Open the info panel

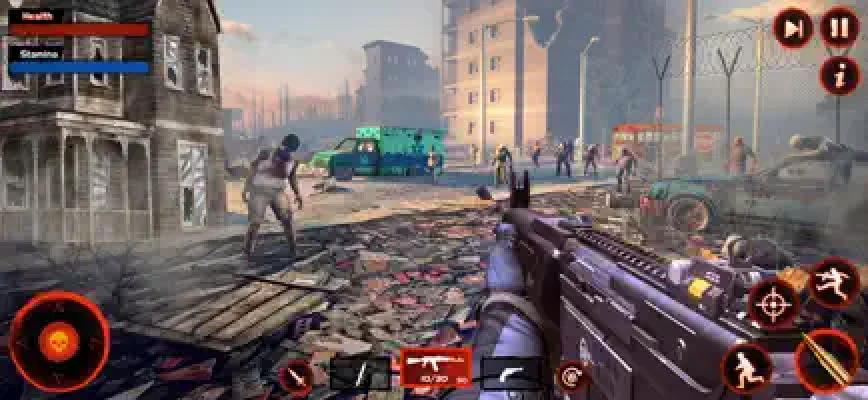click(838, 74)
